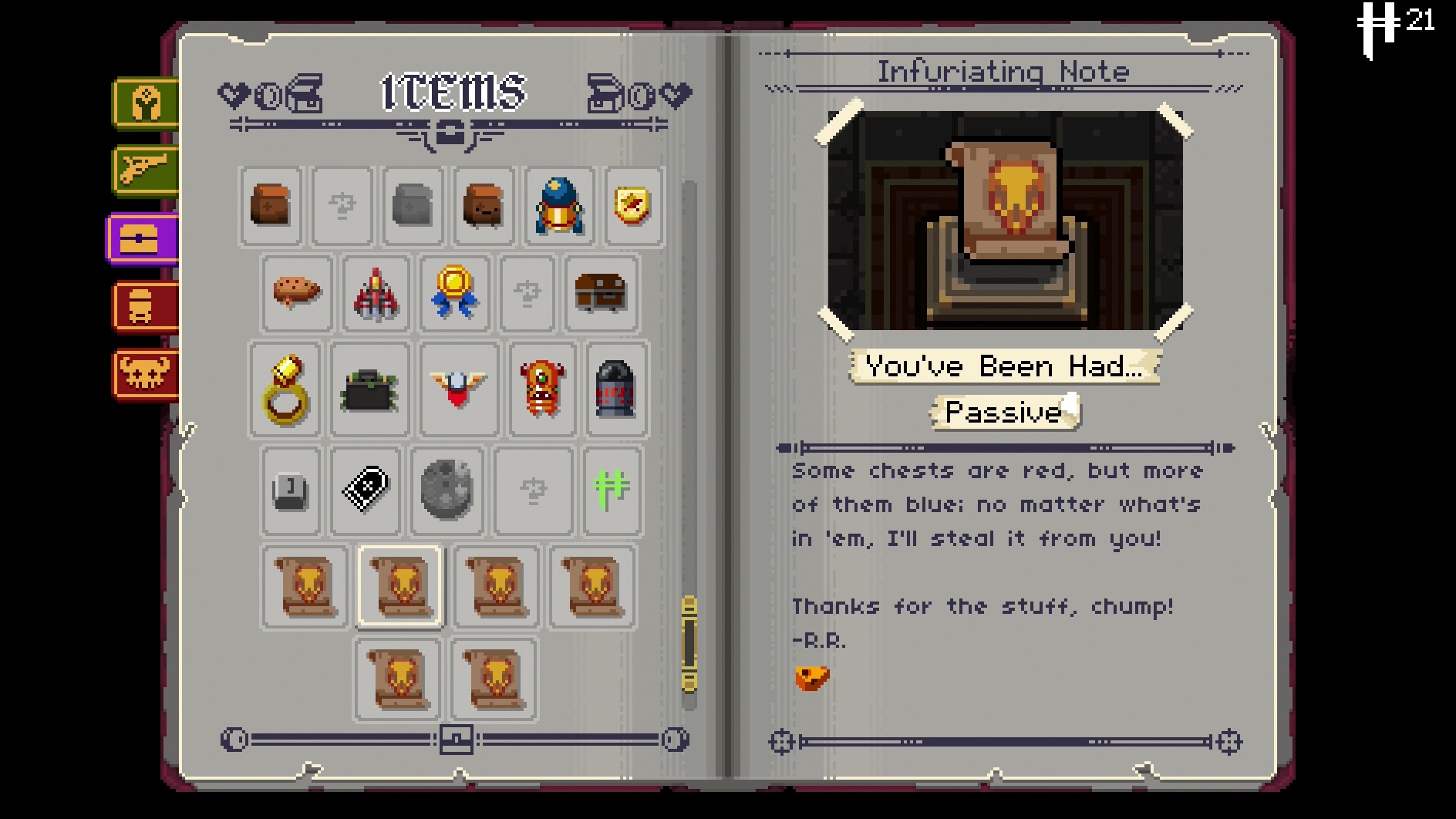Switch to the bullet enemies tab

click(146, 306)
